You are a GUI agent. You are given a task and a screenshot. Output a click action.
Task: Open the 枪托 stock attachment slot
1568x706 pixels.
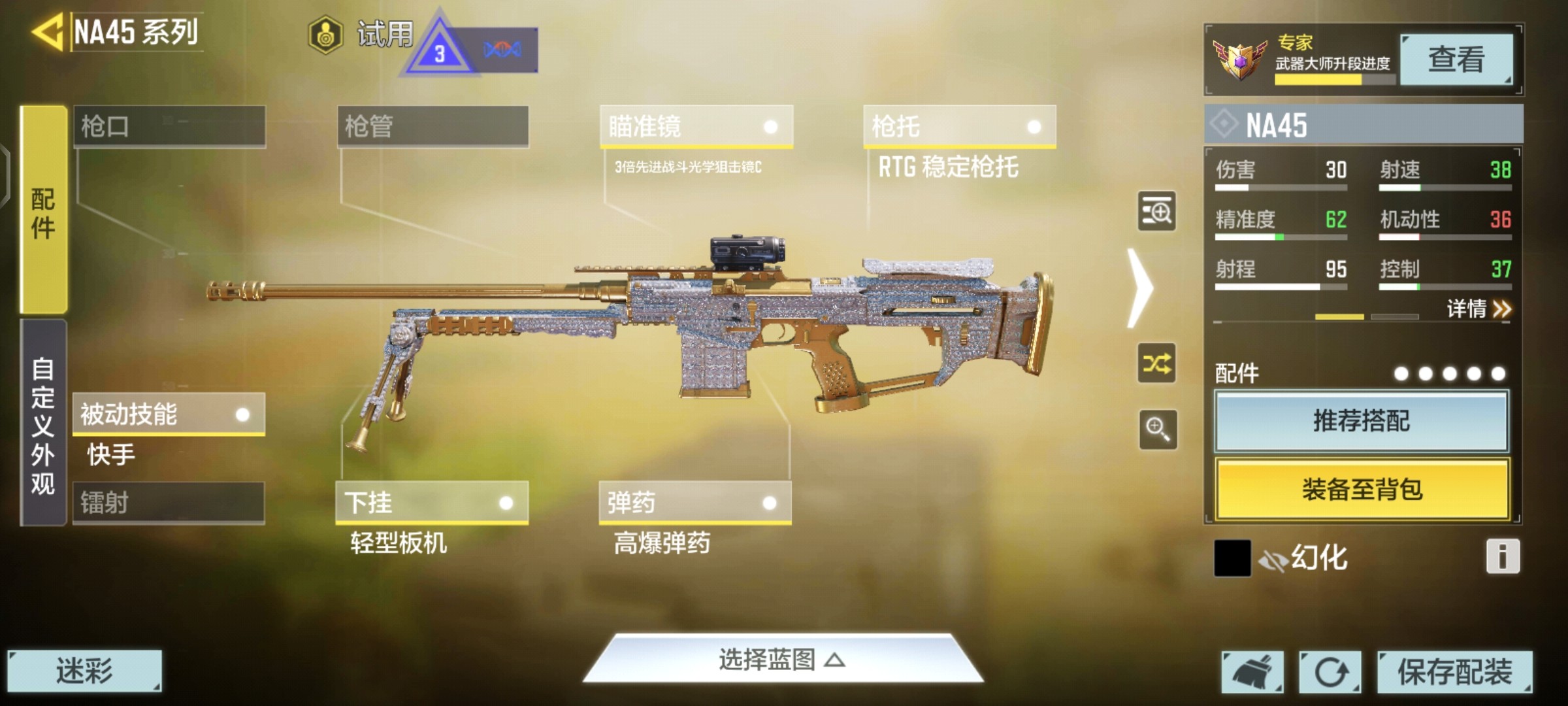tap(959, 126)
